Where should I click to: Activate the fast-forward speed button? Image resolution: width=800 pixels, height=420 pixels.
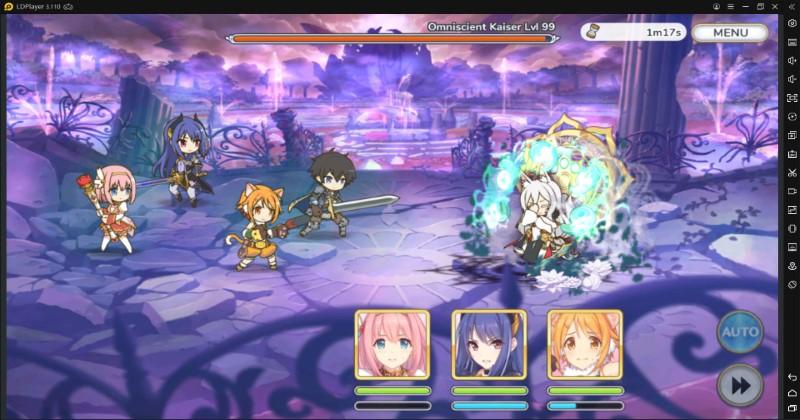pos(739,385)
